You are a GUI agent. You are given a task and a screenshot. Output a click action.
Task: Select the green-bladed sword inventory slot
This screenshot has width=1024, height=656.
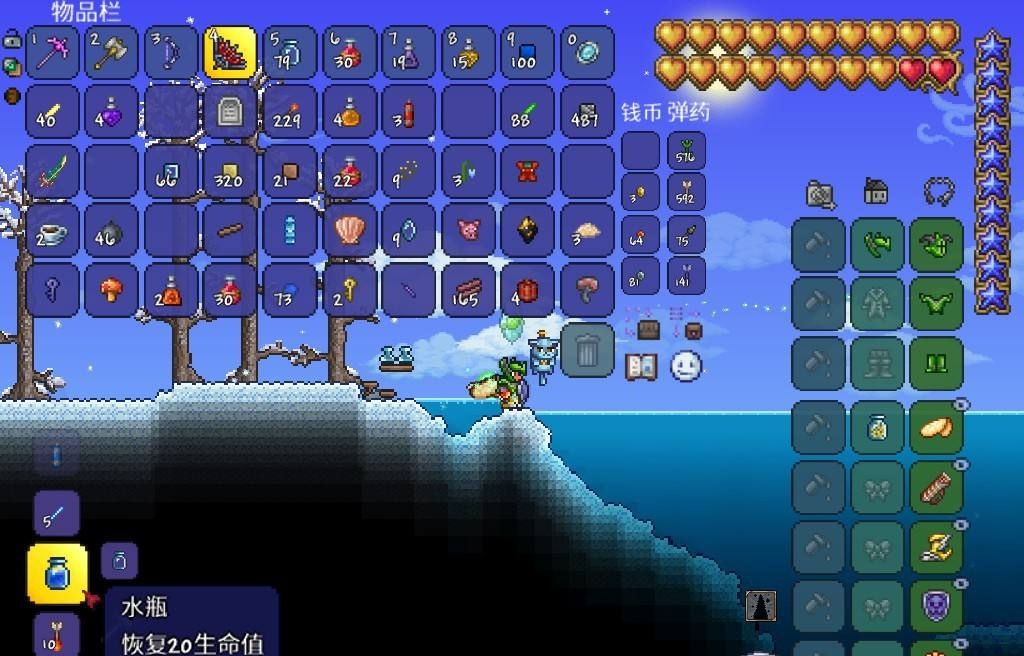click(53, 171)
